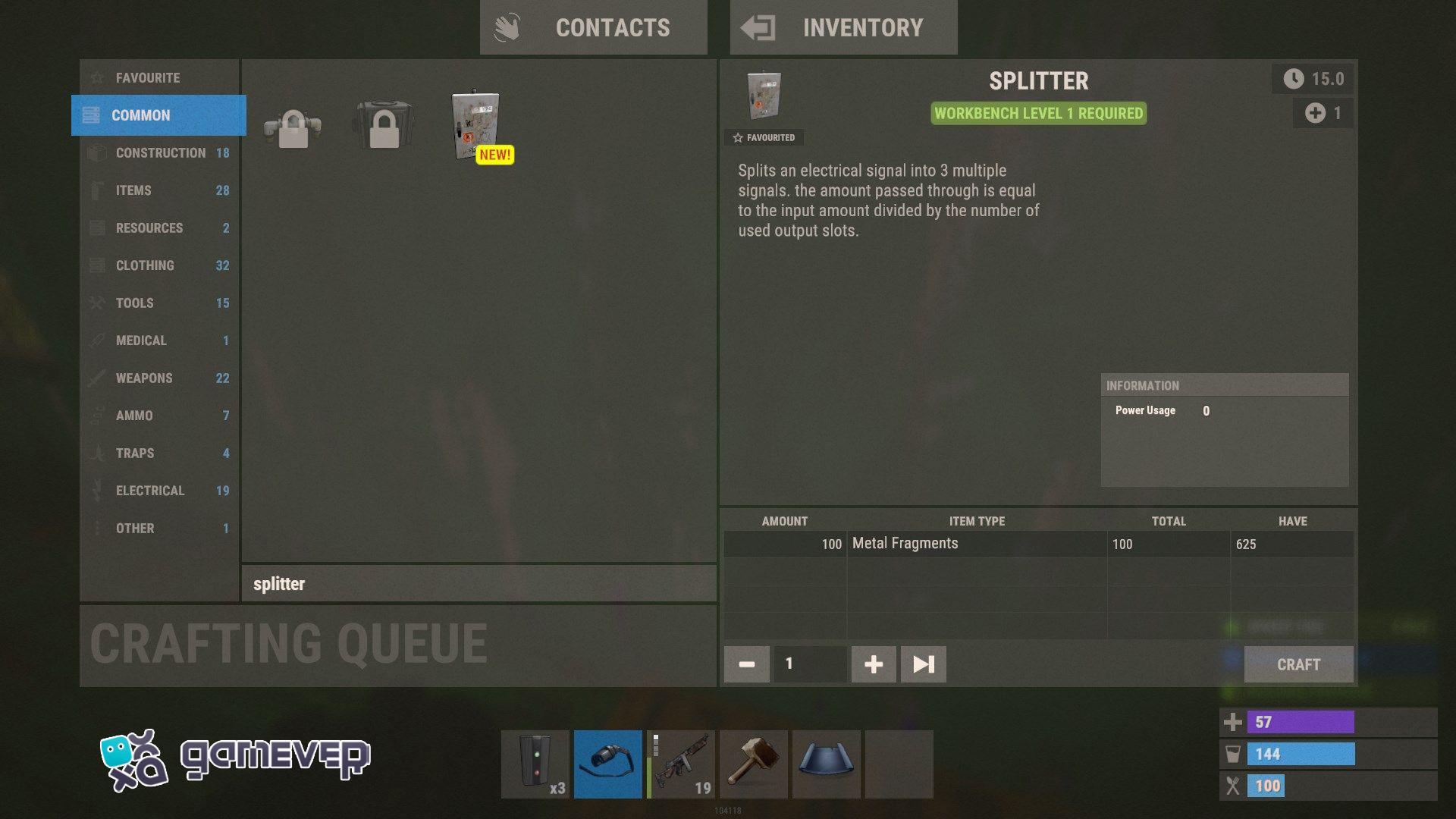This screenshot has width=1456, height=819.
Task: Open the Construction category
Action: click(158, 152)
